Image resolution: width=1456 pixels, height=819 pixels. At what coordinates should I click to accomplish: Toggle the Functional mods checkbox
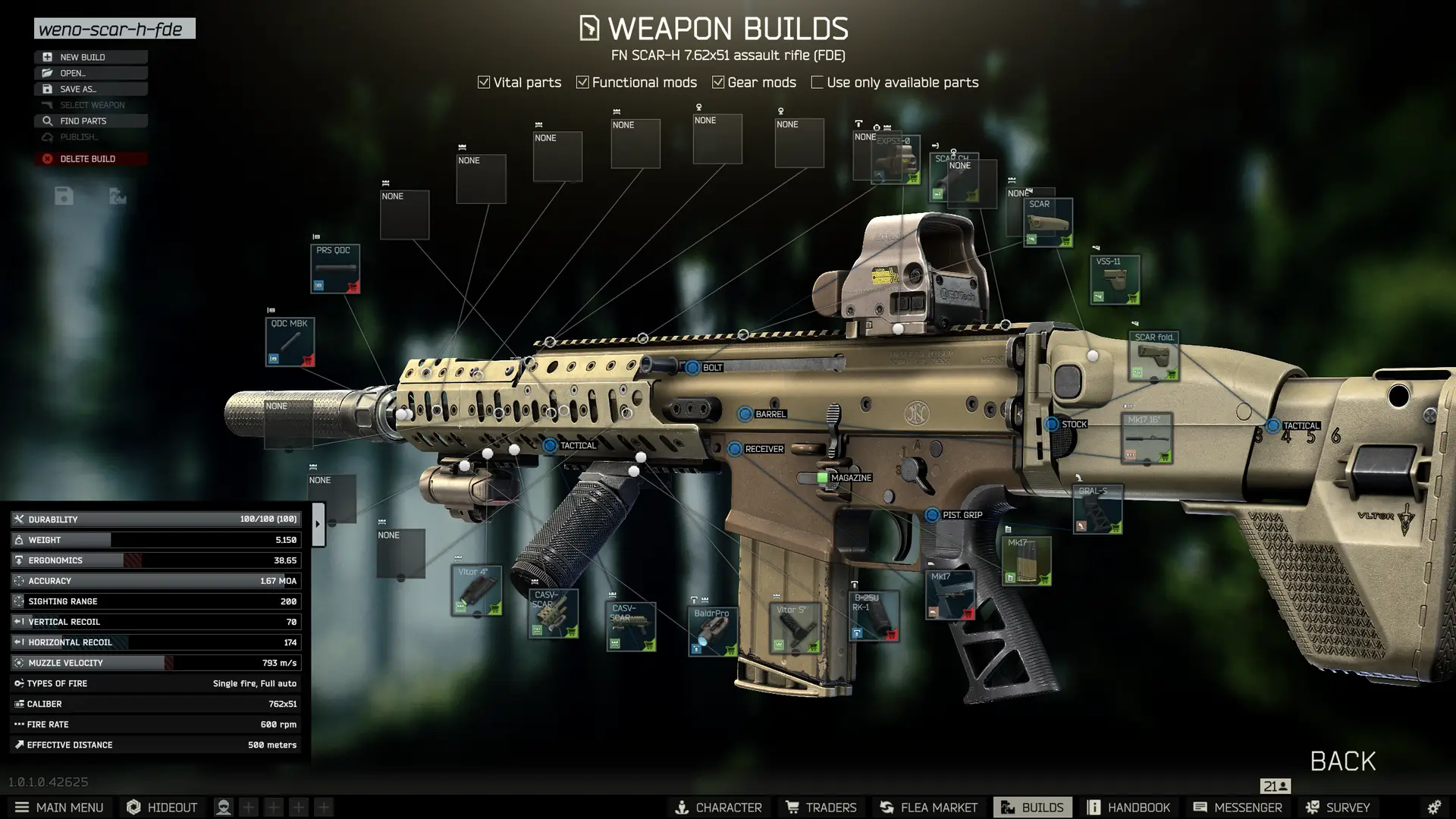[582, 82]
